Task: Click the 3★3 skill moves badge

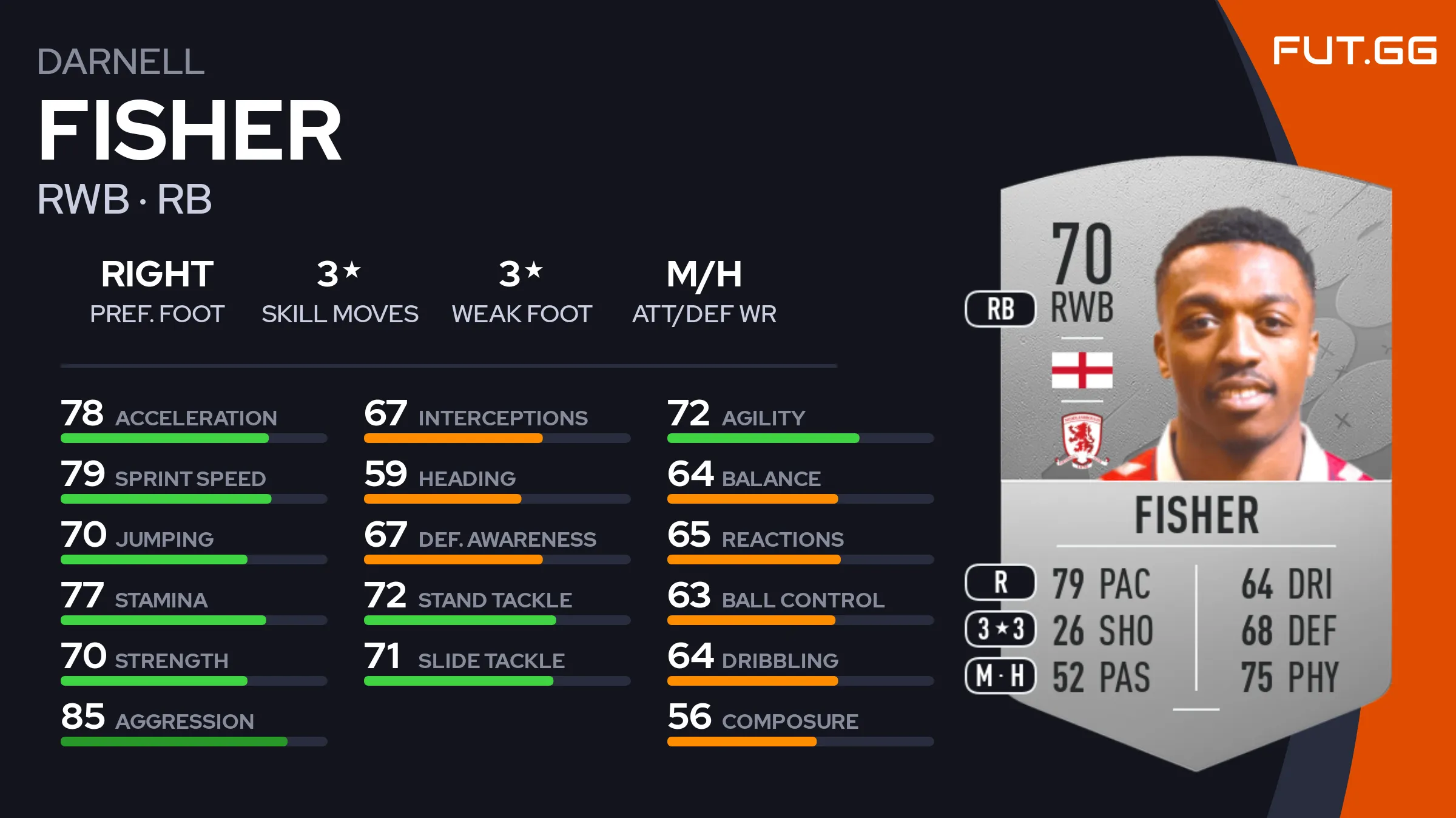Action: click(1000, 629)
